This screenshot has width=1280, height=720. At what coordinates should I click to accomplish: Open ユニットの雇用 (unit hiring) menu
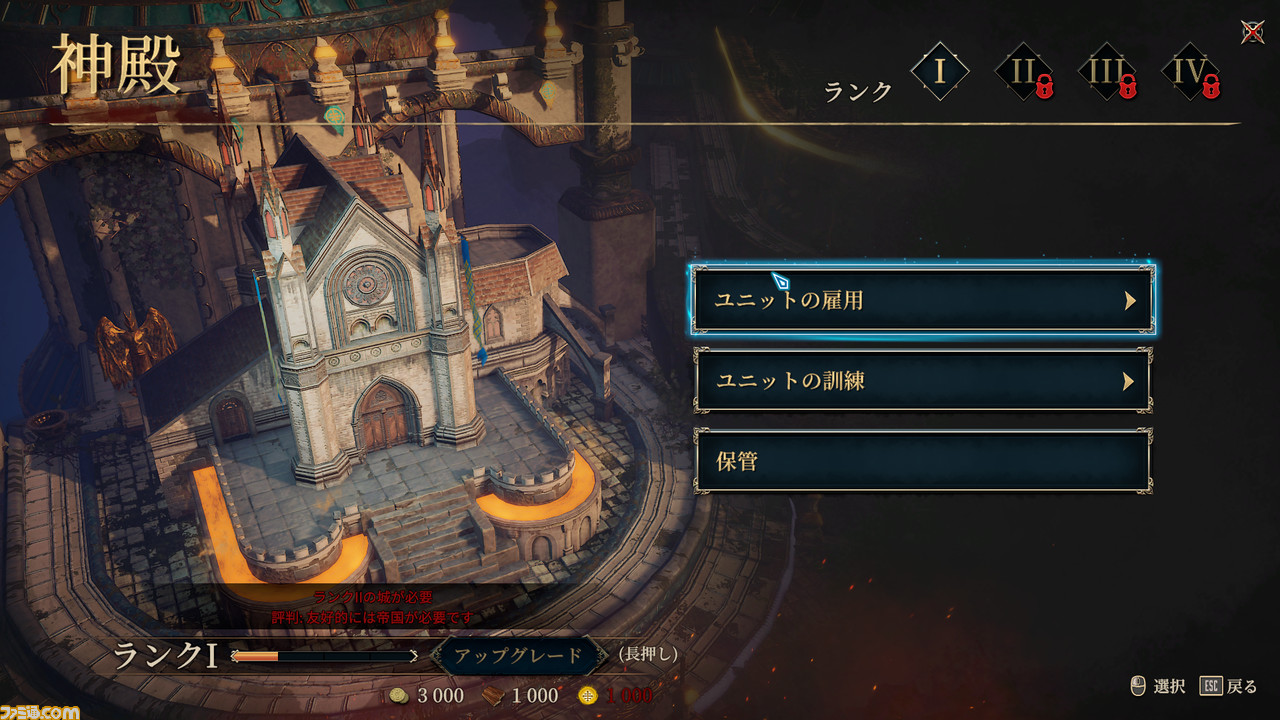[922, 300]
